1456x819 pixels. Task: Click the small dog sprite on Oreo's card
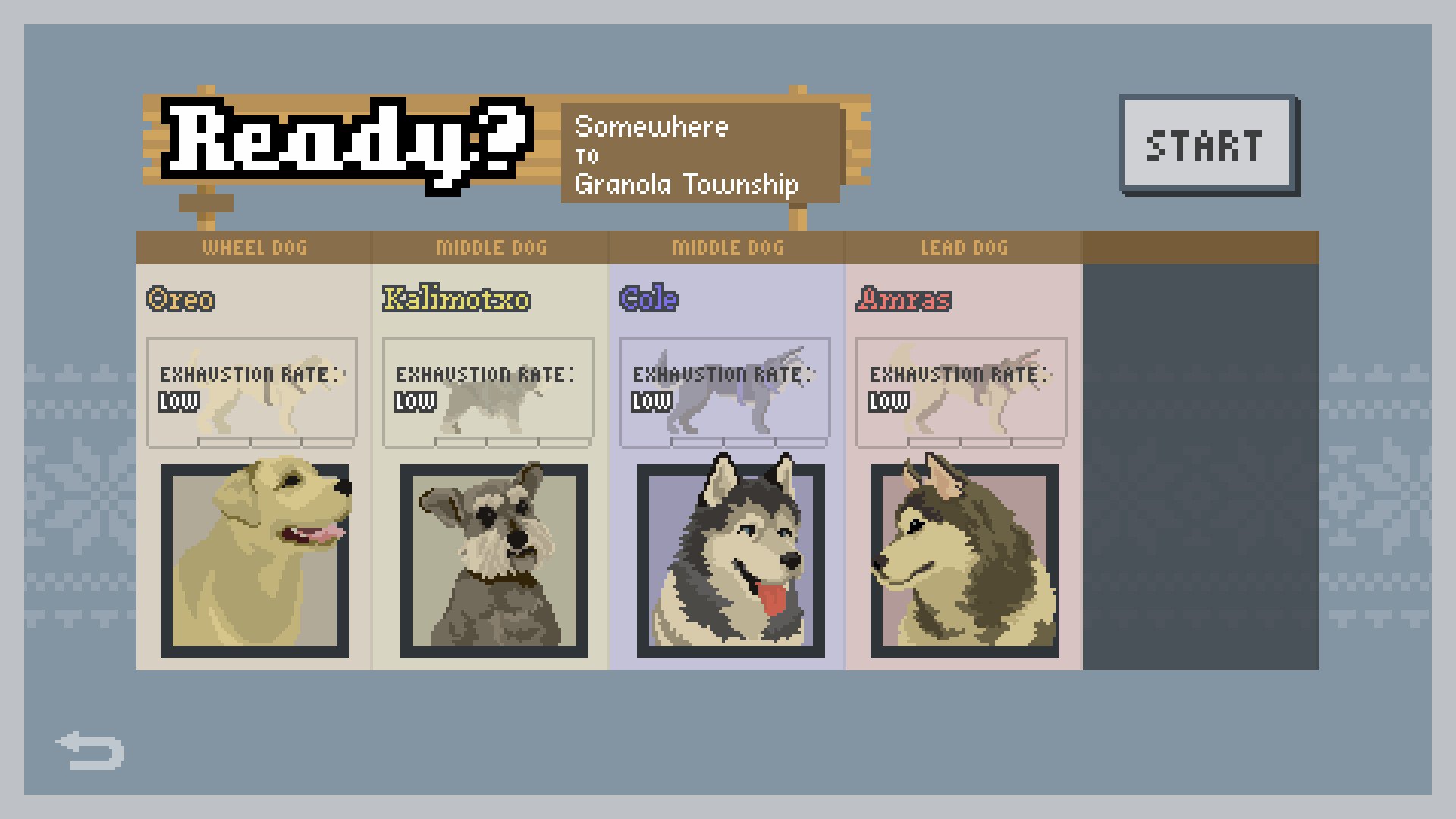pyautogui.click(x=258, y=394)
